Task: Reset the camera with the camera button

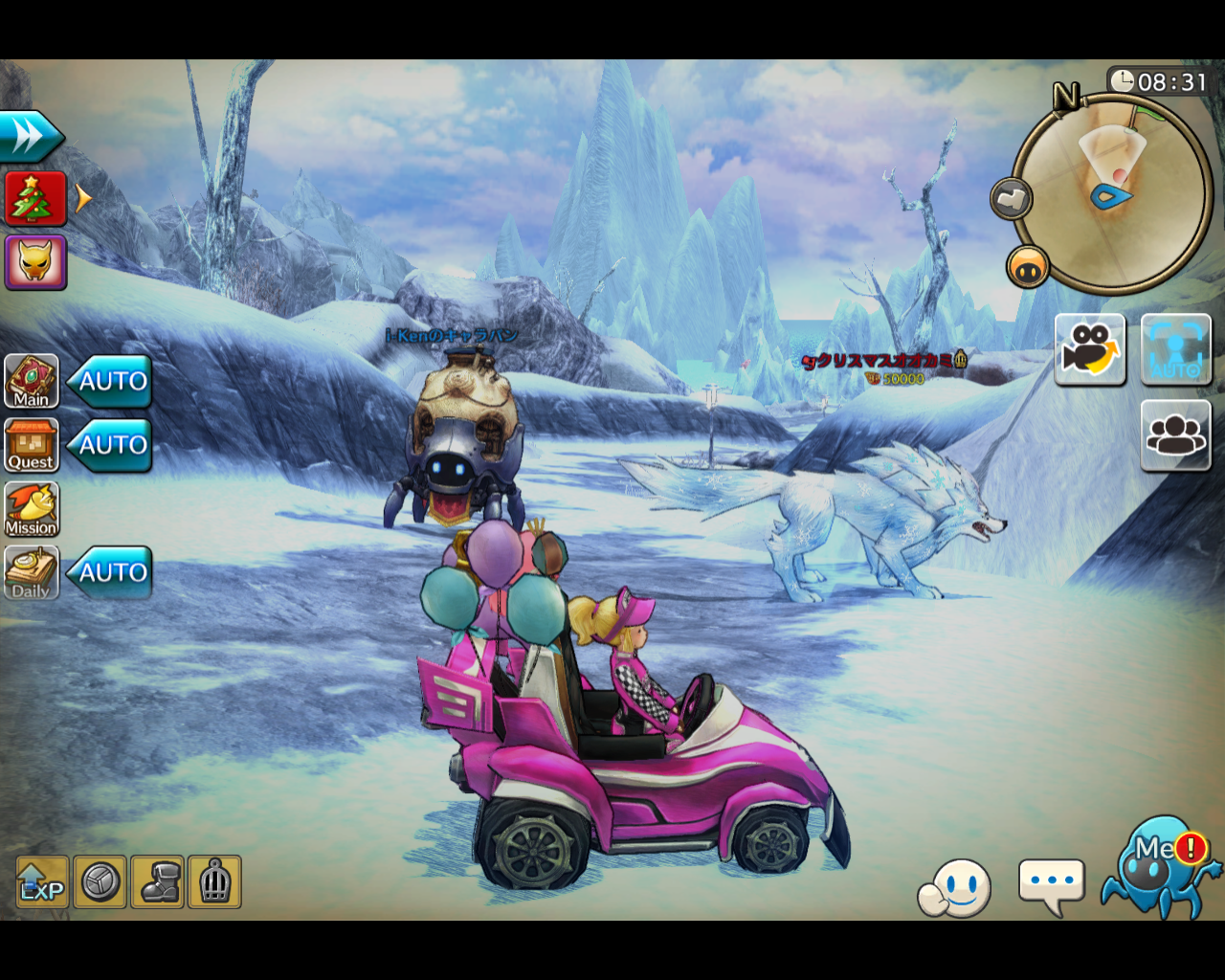Action: (1090, 349)
